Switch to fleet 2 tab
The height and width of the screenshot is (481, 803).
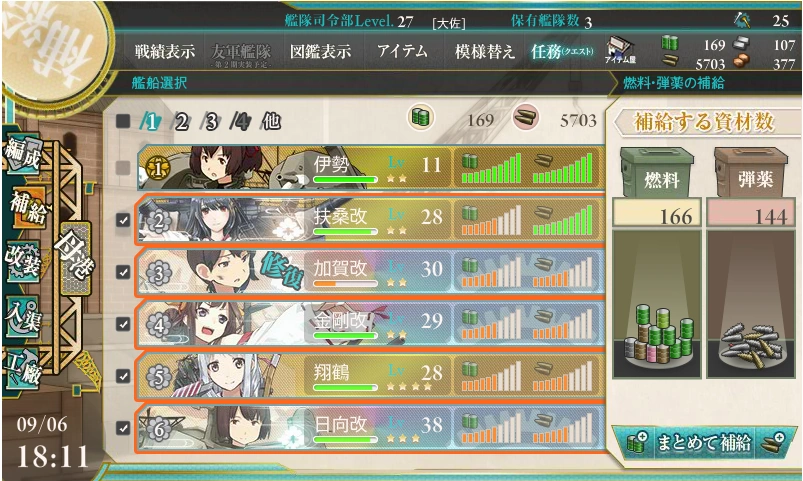[182, 122]
